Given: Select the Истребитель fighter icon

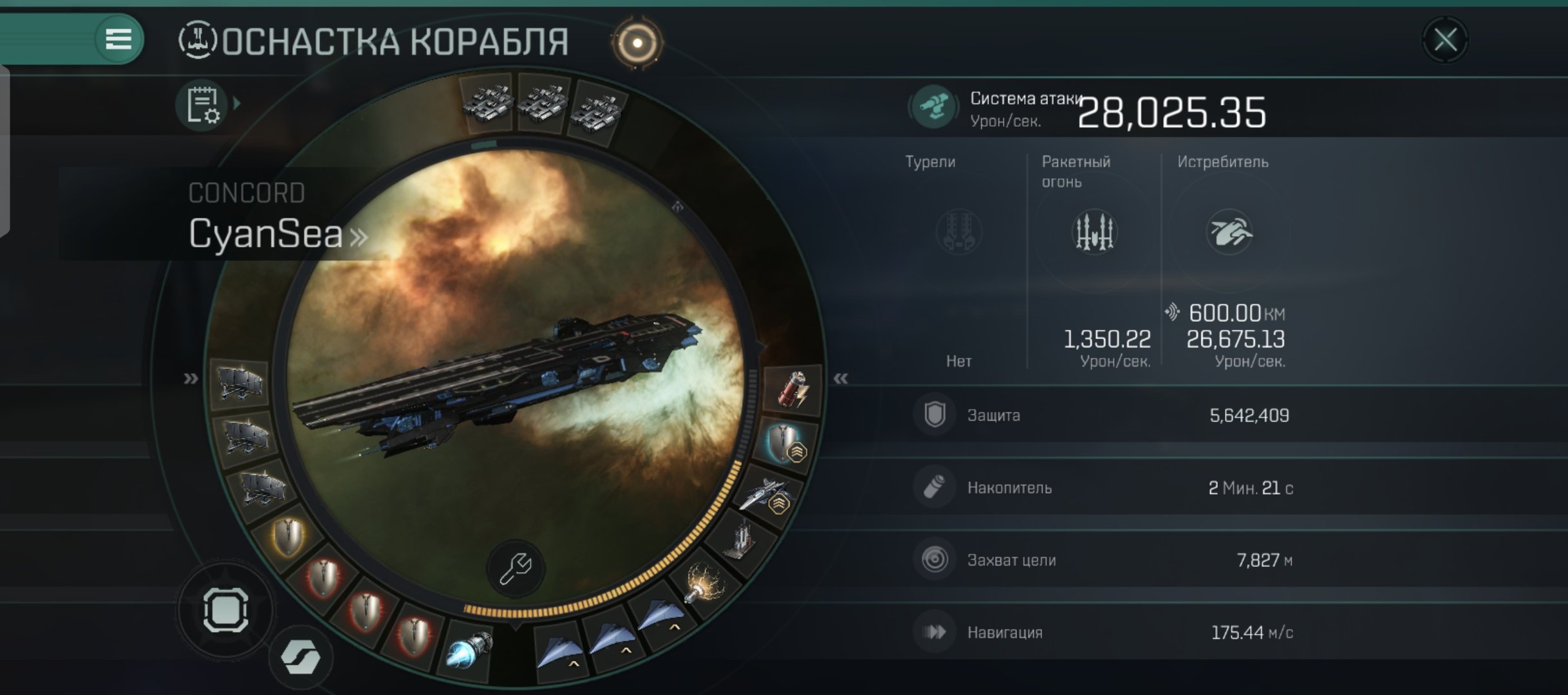Looking at the screenshot, I should [x=1229, y=232].
